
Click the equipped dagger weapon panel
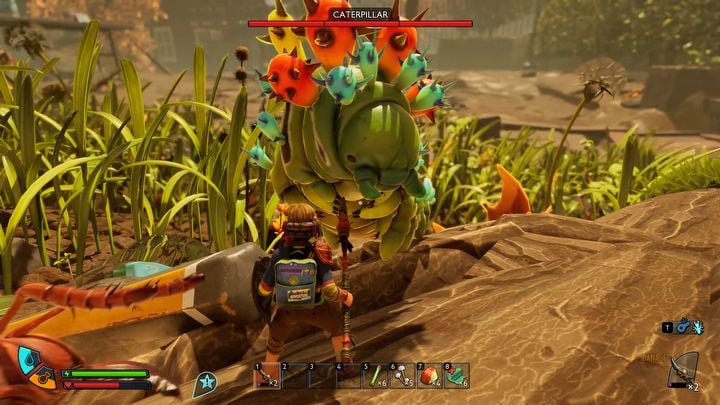pos(683,370)
